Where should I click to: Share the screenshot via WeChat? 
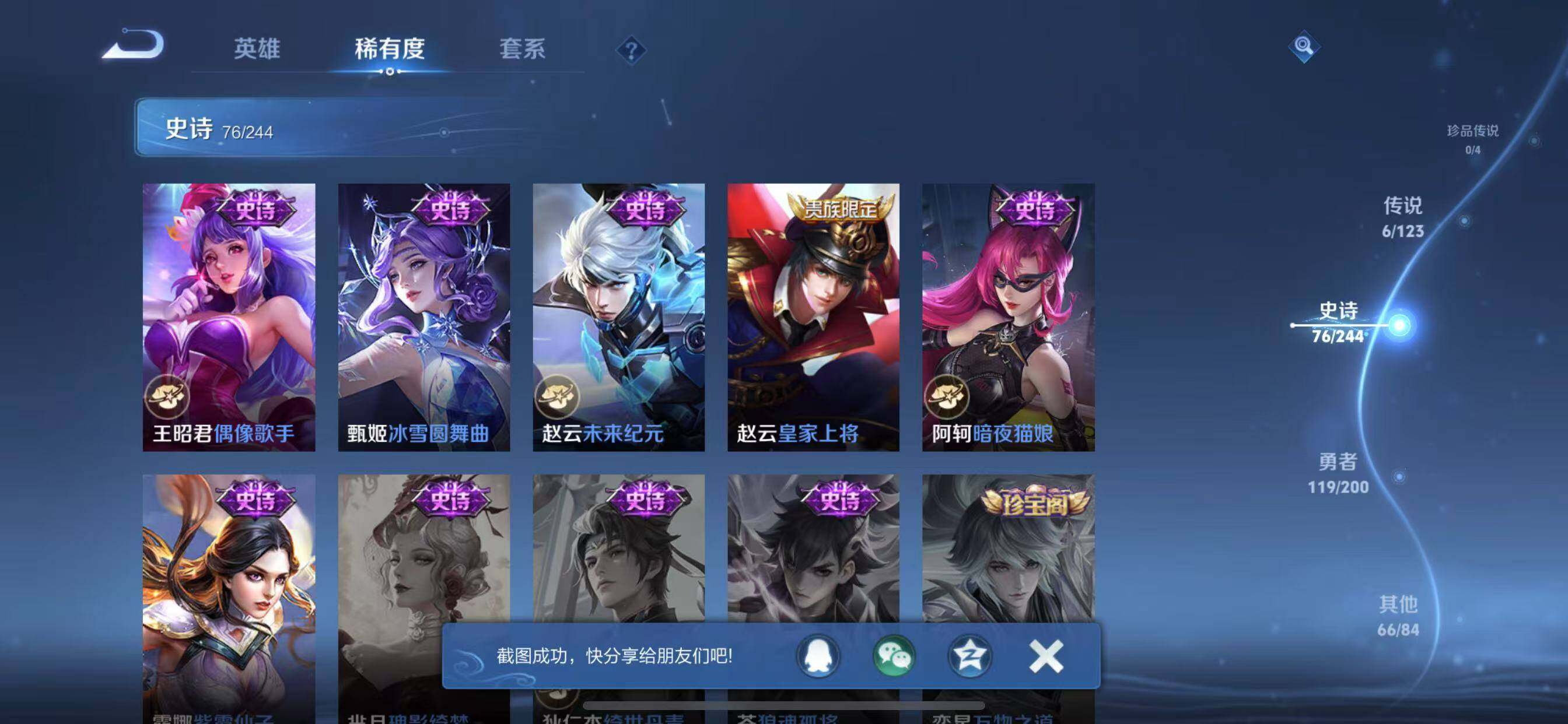894,656
